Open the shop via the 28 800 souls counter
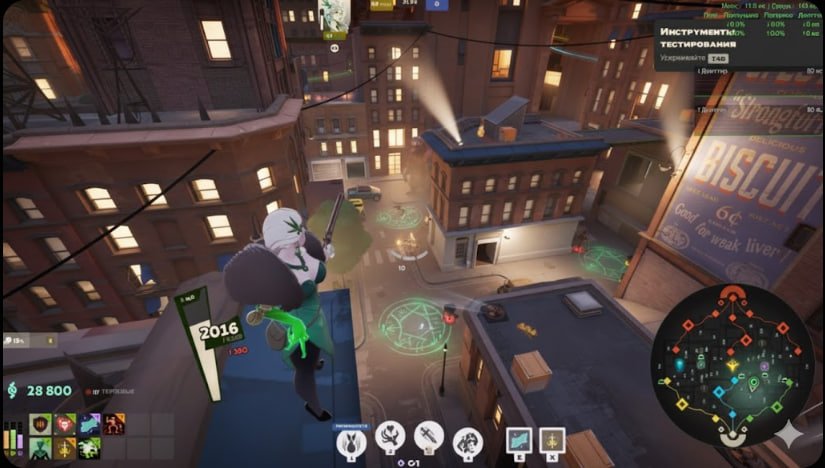 (40, 390)
